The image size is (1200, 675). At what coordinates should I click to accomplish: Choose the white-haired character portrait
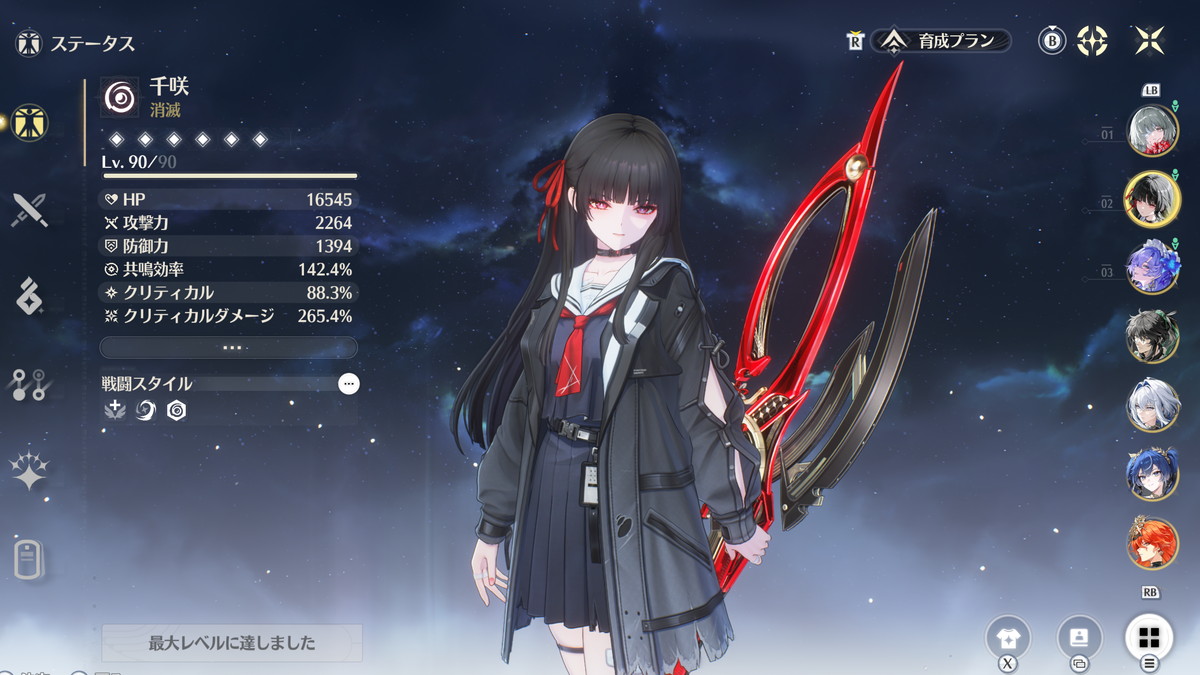coord(1152,406)
